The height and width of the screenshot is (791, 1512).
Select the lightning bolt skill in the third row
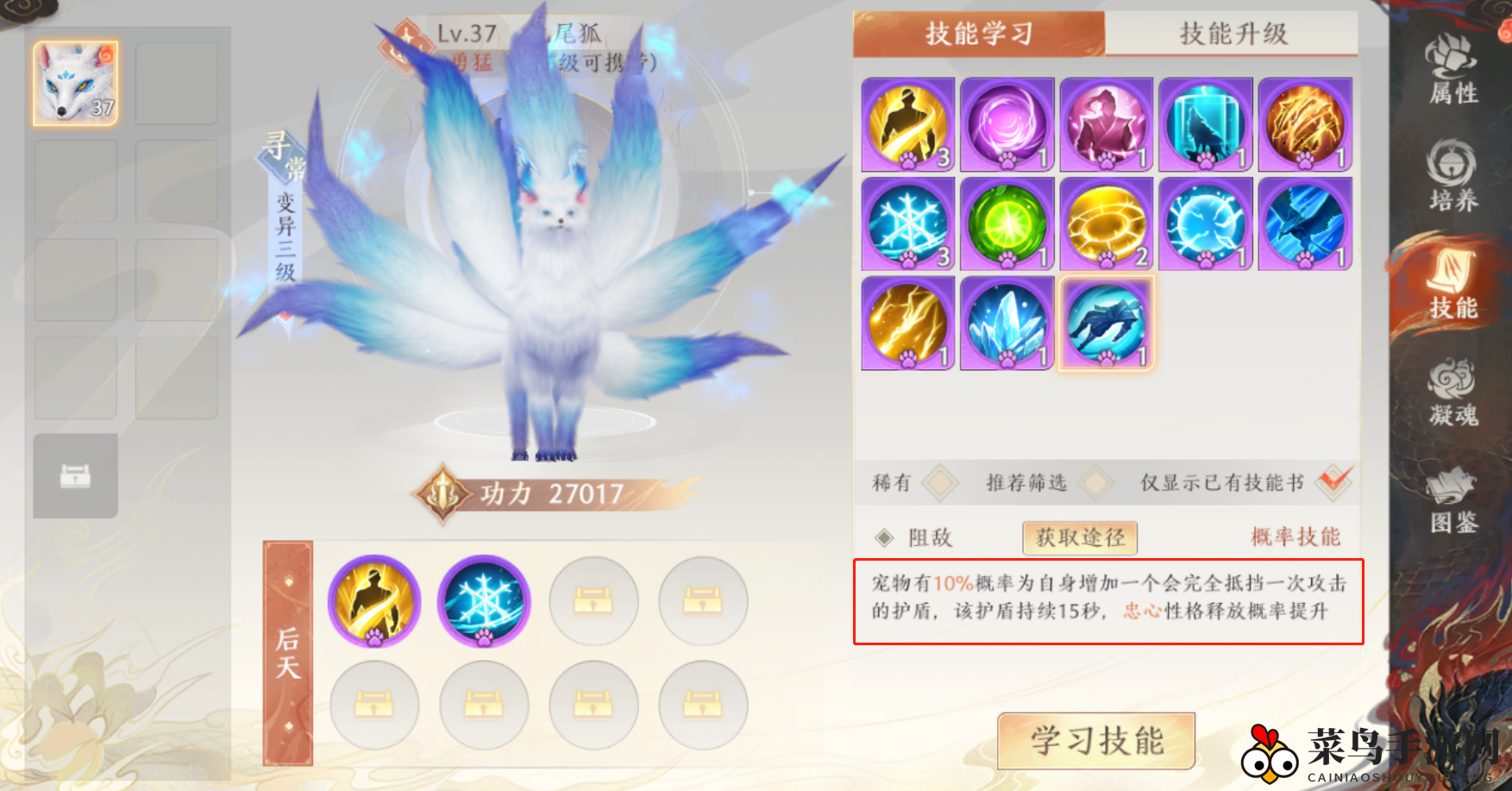(907, 322)
